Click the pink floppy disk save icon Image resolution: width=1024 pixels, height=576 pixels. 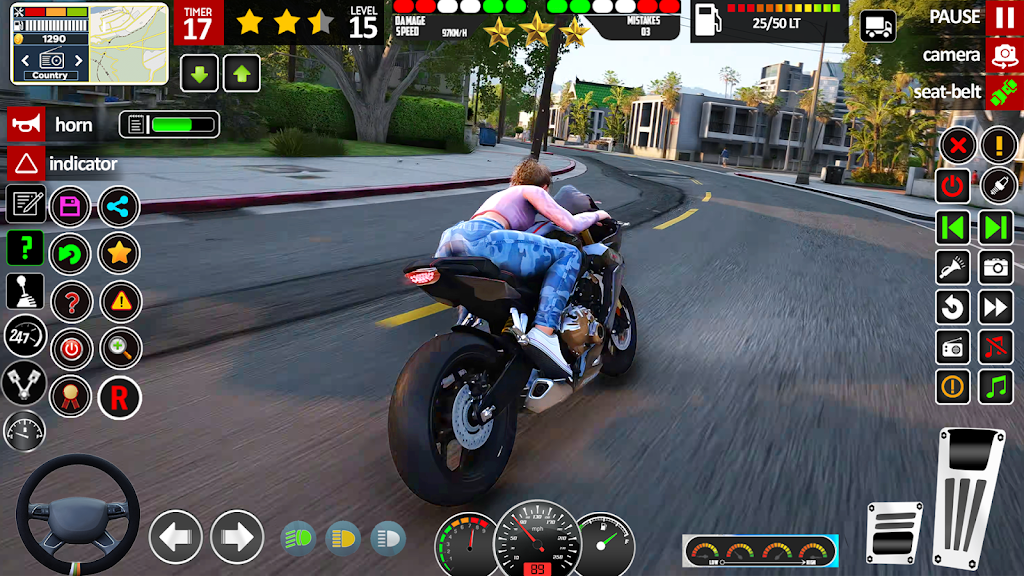pyautogui.click(x=70, y=207)
